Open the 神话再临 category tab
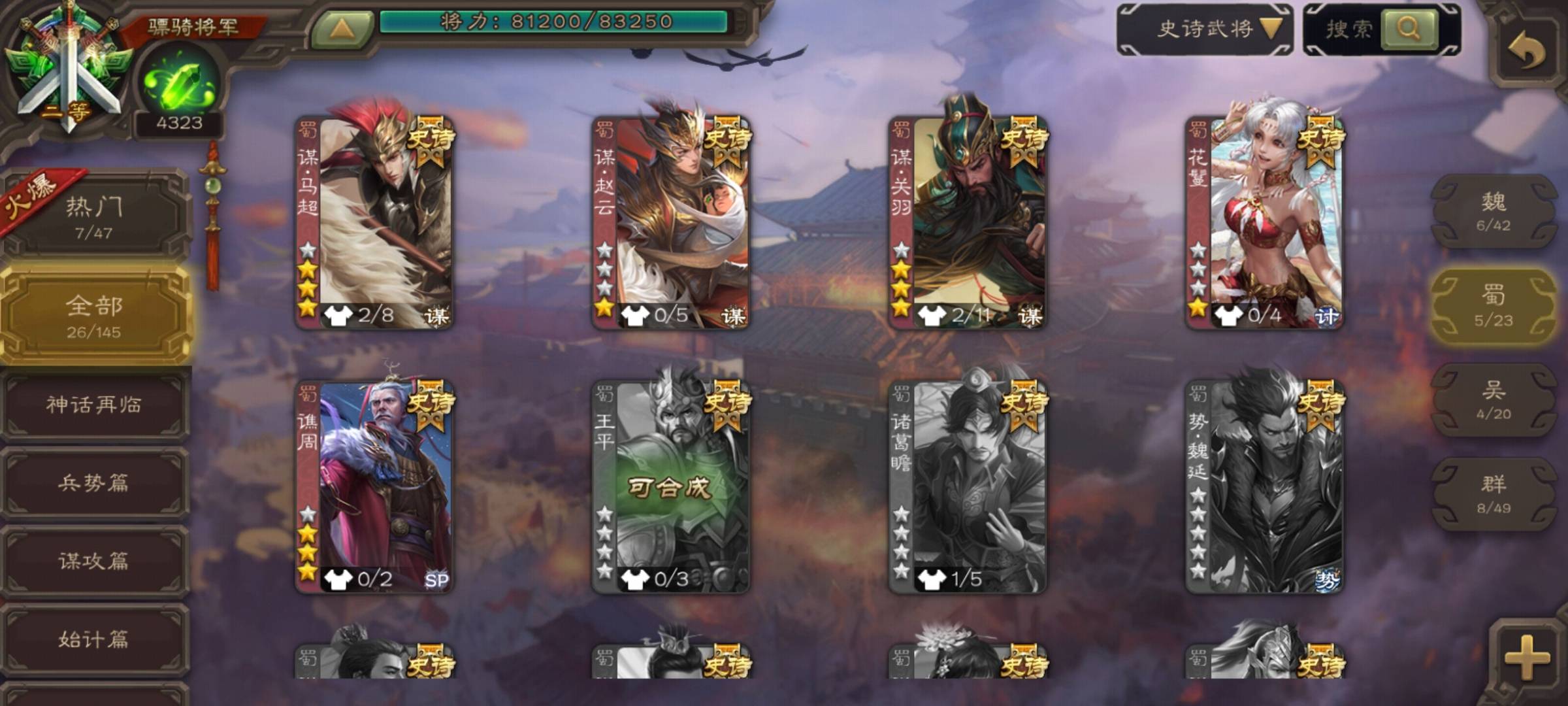This screenshot has height=706, width=1568. coord(94,405)
